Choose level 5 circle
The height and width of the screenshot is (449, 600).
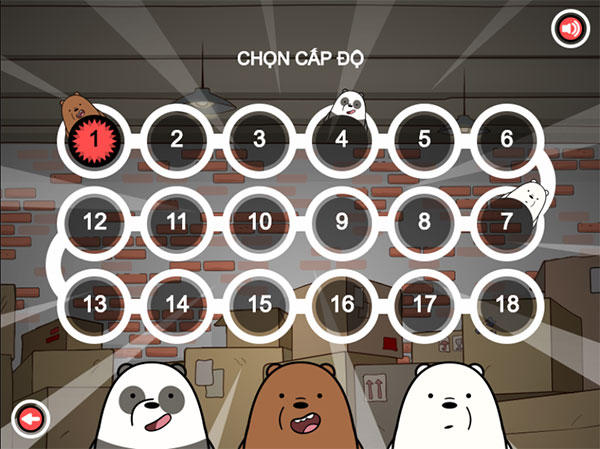424,139
